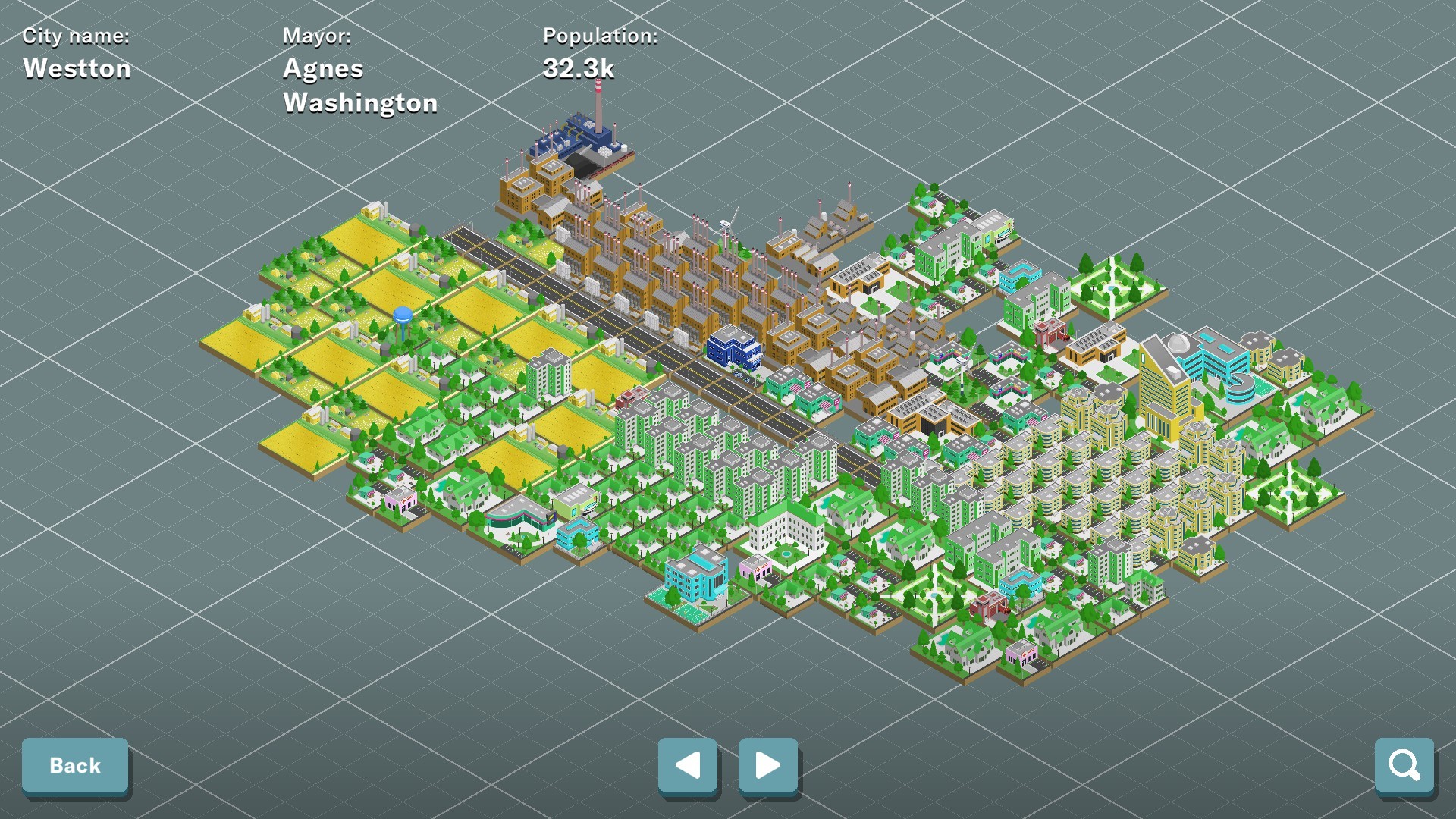Screen dimensions: 1456x819
Task: Click the population count 32.3k
Action: tap(579, 69)
